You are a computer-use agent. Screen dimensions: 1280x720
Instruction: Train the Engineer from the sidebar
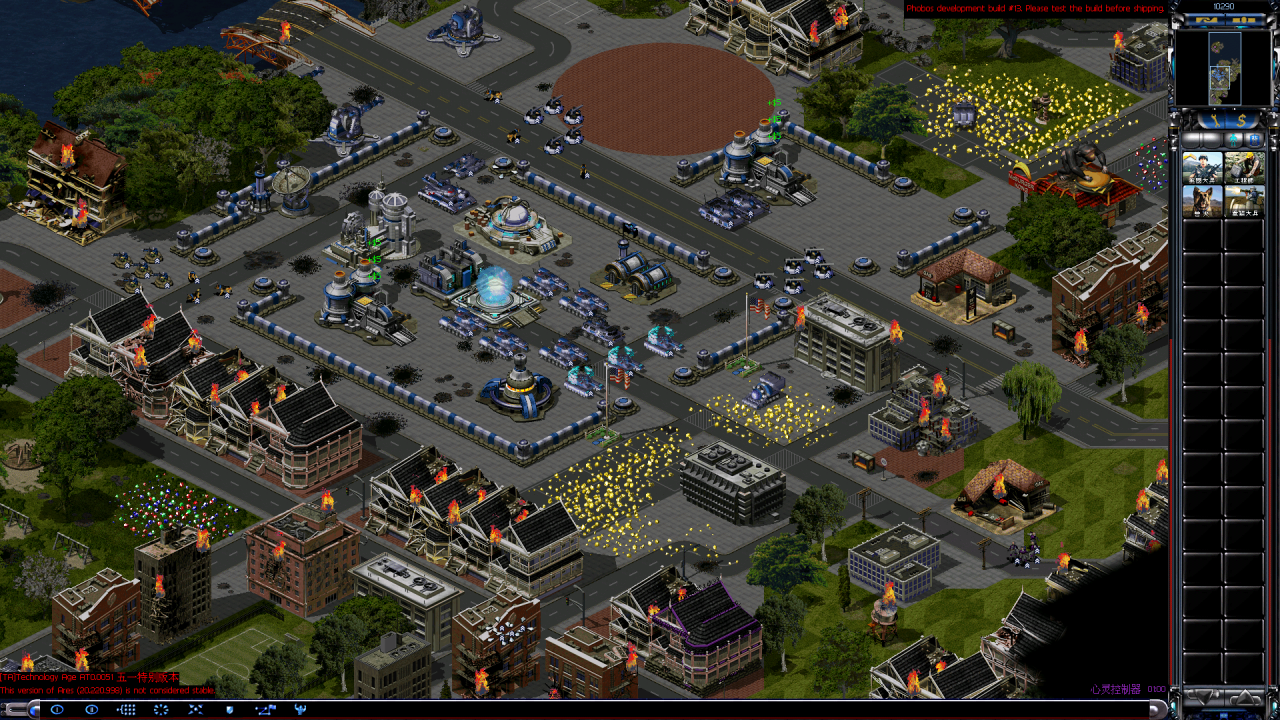coord(1244,168)
